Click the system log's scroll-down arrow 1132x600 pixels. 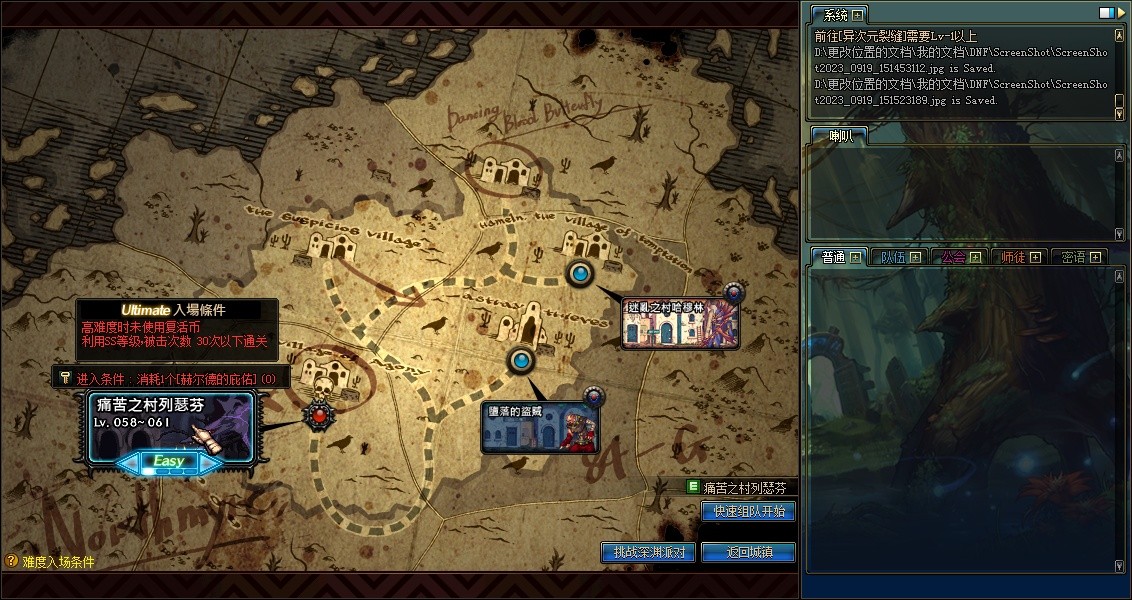point(1119,114)
